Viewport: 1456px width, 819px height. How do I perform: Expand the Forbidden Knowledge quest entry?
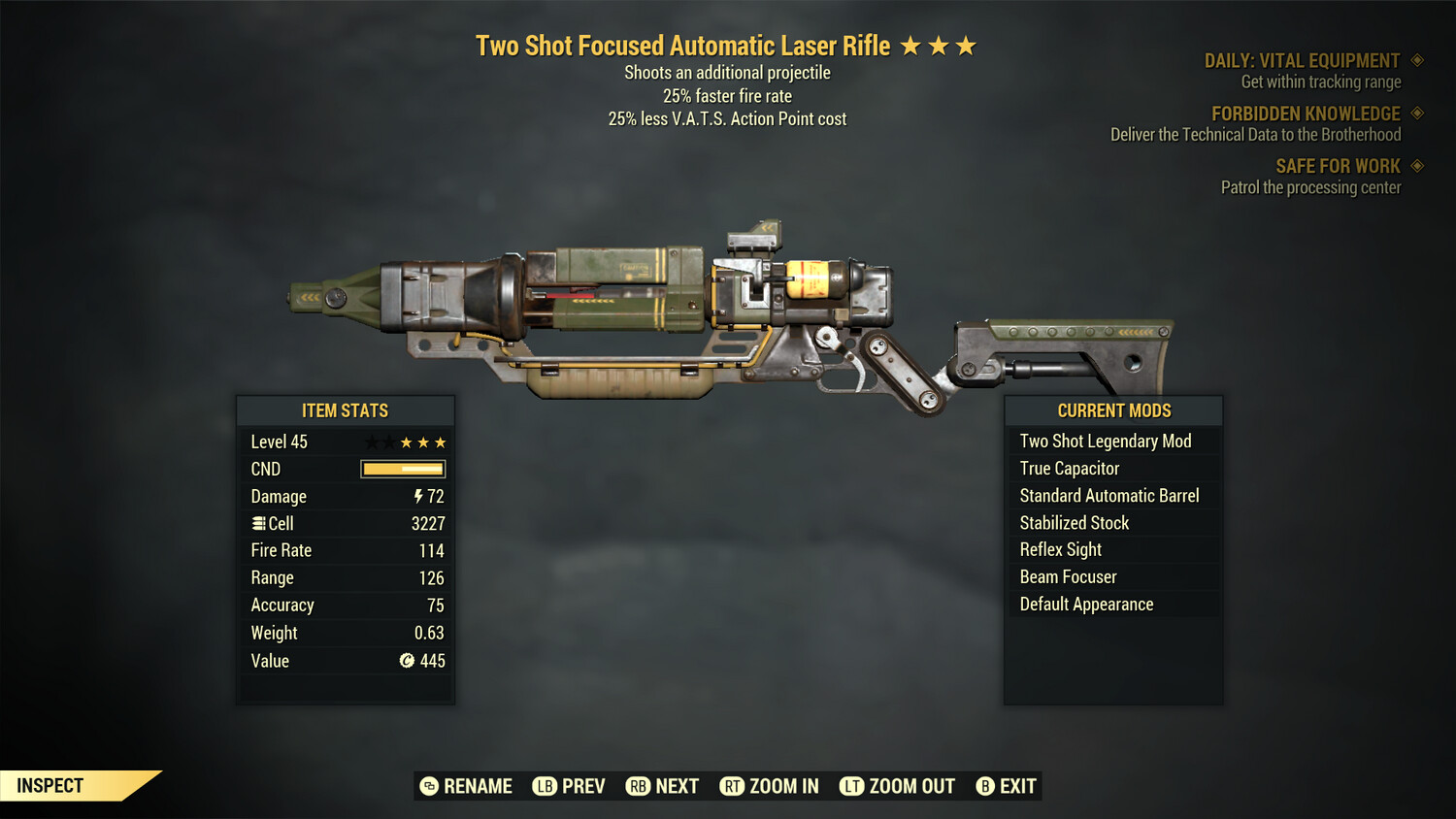(x=1306, y=114)
